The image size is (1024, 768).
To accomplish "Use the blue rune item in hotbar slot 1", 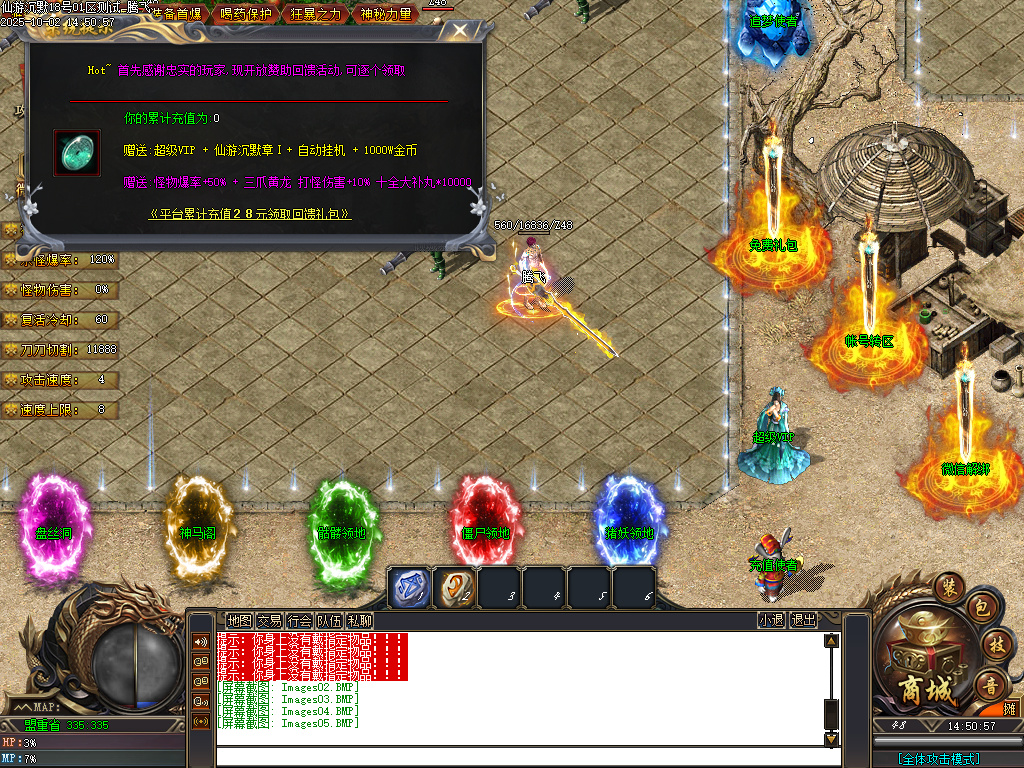I will [408, 587].
